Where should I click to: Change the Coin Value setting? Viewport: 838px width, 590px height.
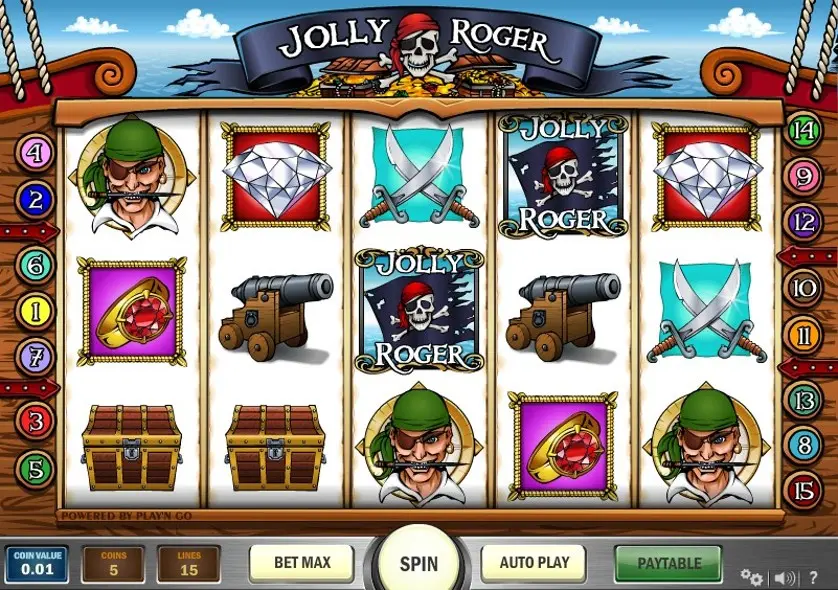coord(36,564)
